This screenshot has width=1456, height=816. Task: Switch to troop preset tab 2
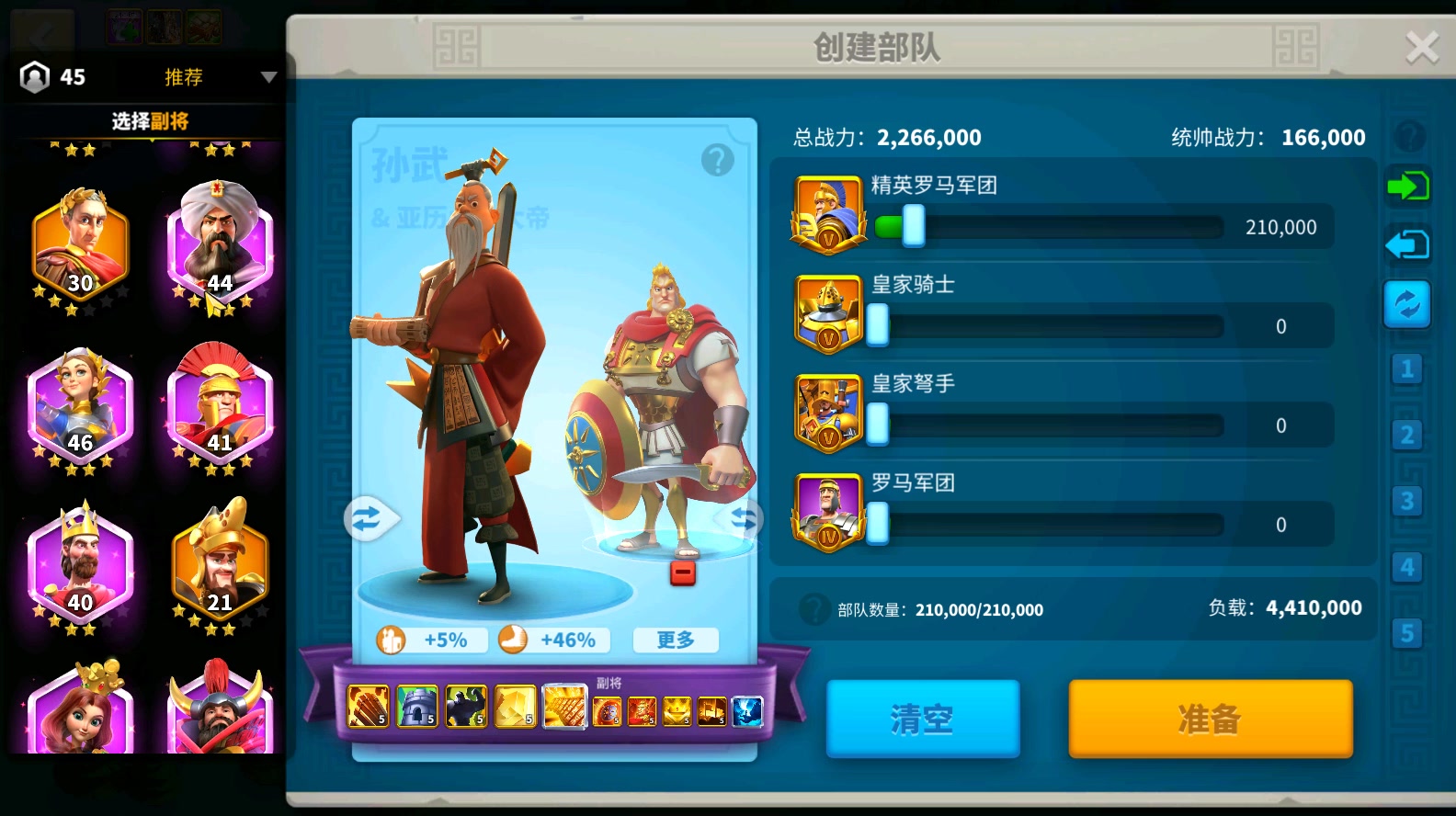(1408, 435)
